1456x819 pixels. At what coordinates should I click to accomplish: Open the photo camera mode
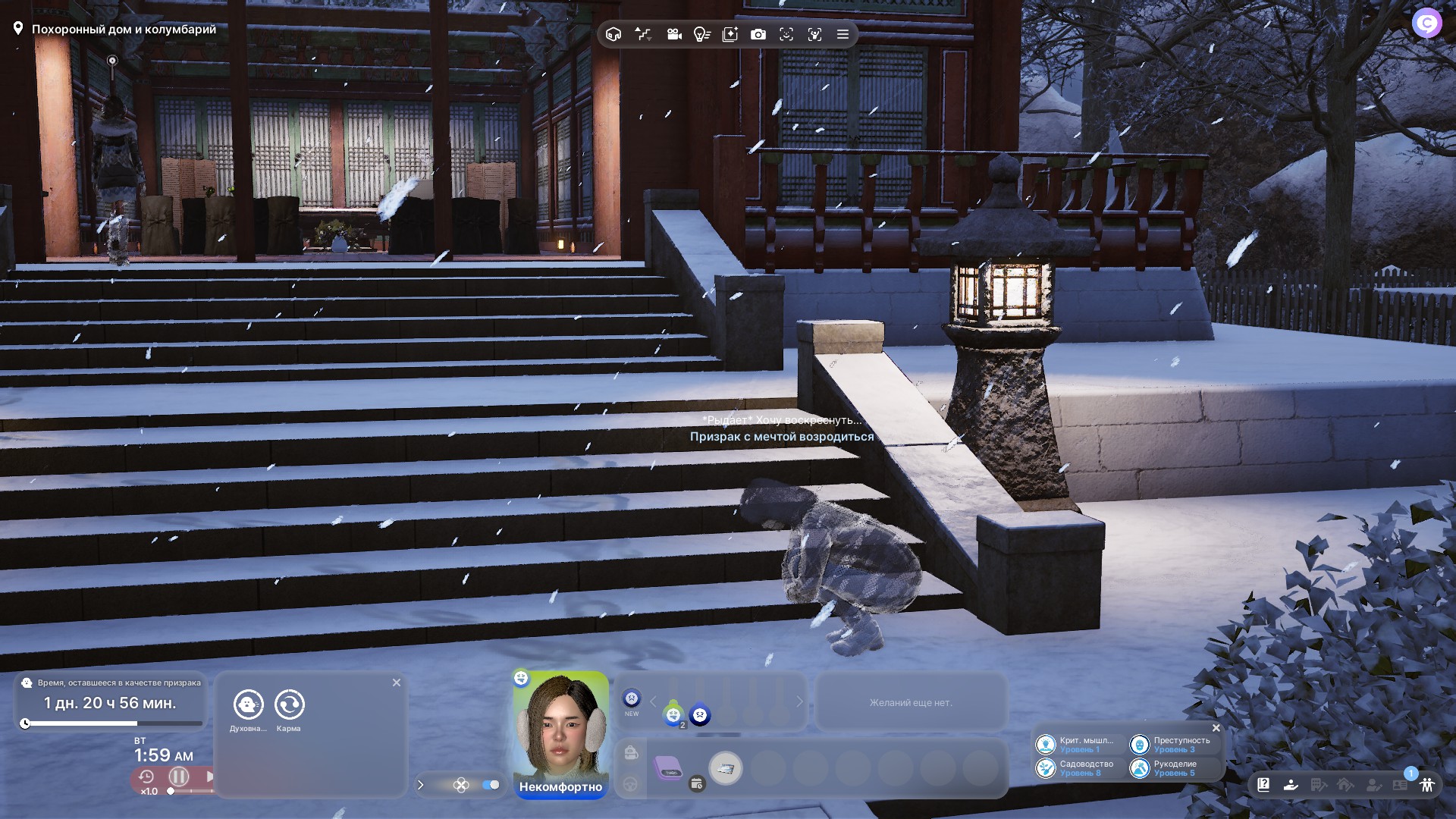pyautogui.click(x=758, y=34)
